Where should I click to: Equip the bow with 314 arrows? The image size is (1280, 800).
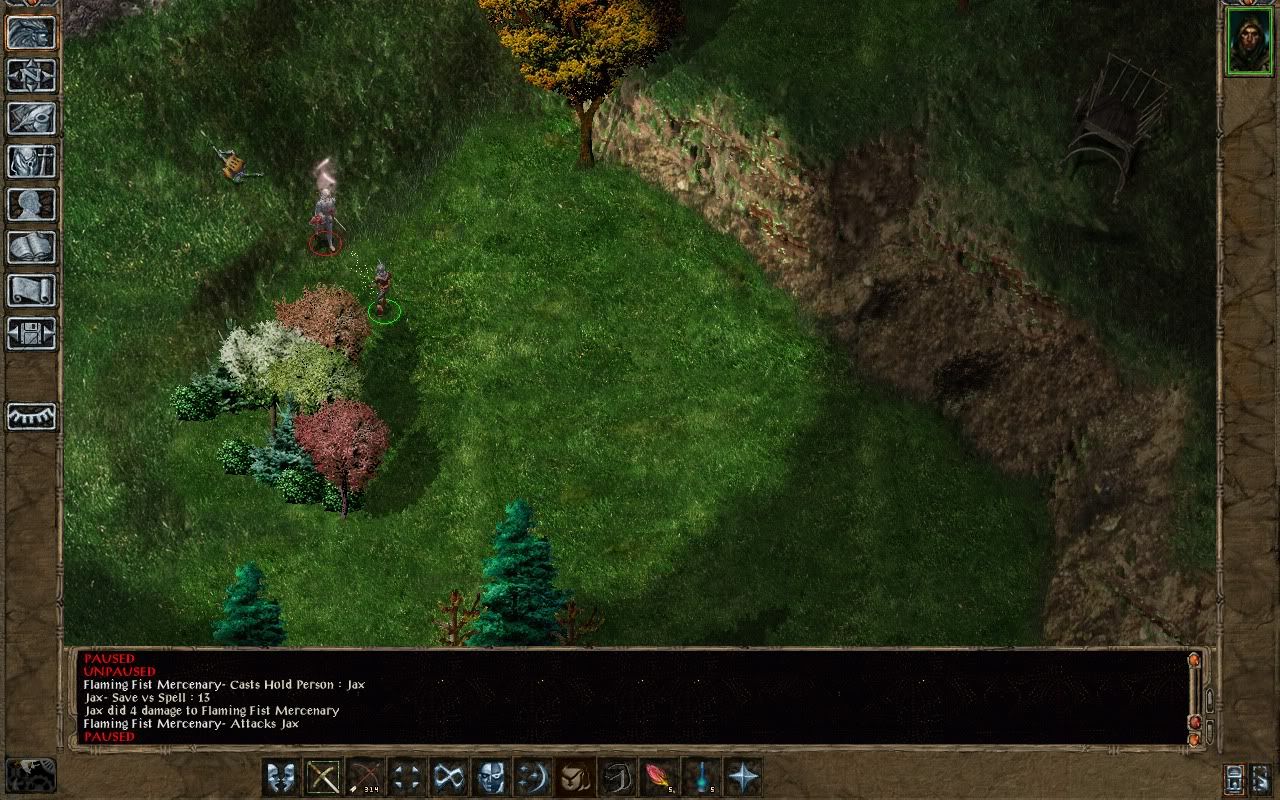365,777
